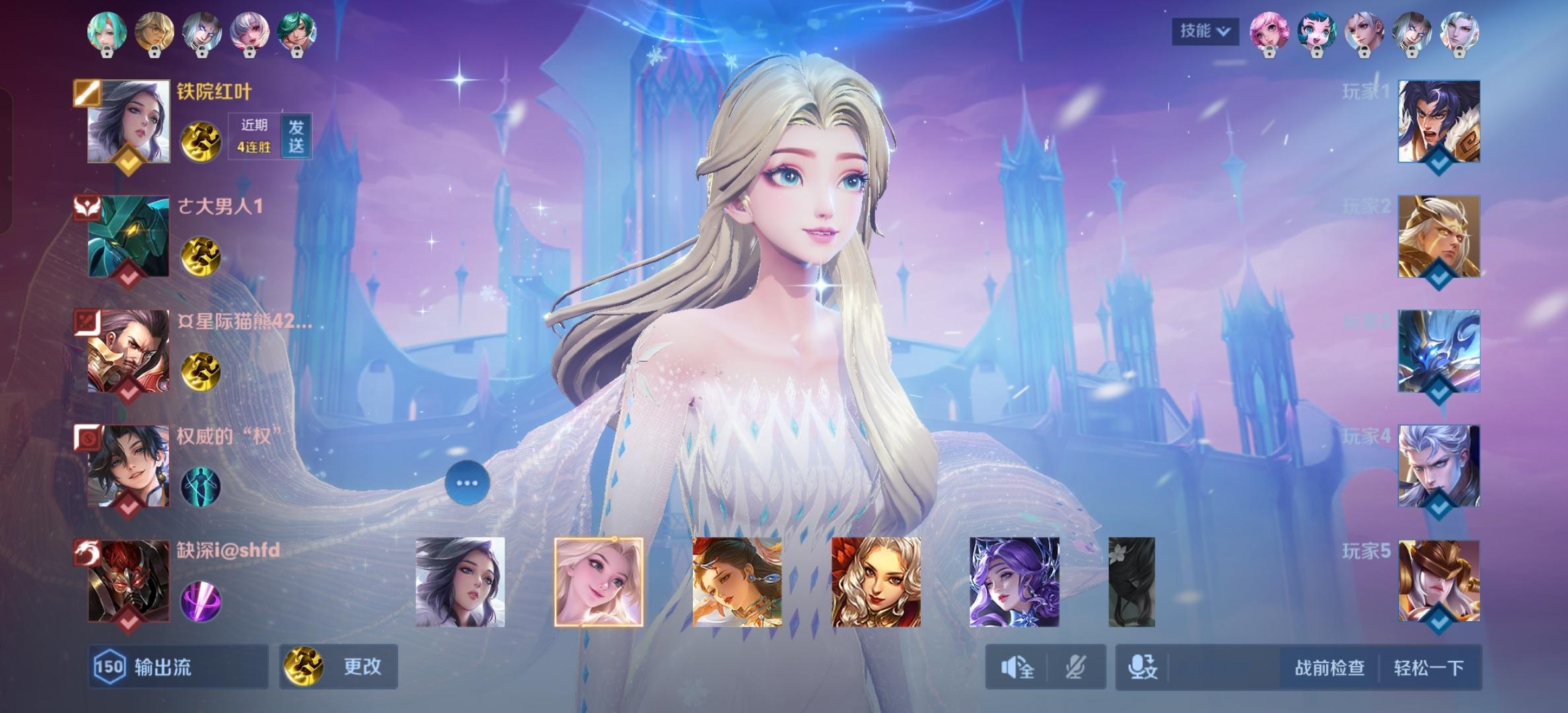Choose the brown-haired jeweled skin thumbnail
Image resolution: width=1568 pixels, height=713 pixels.
737,582
